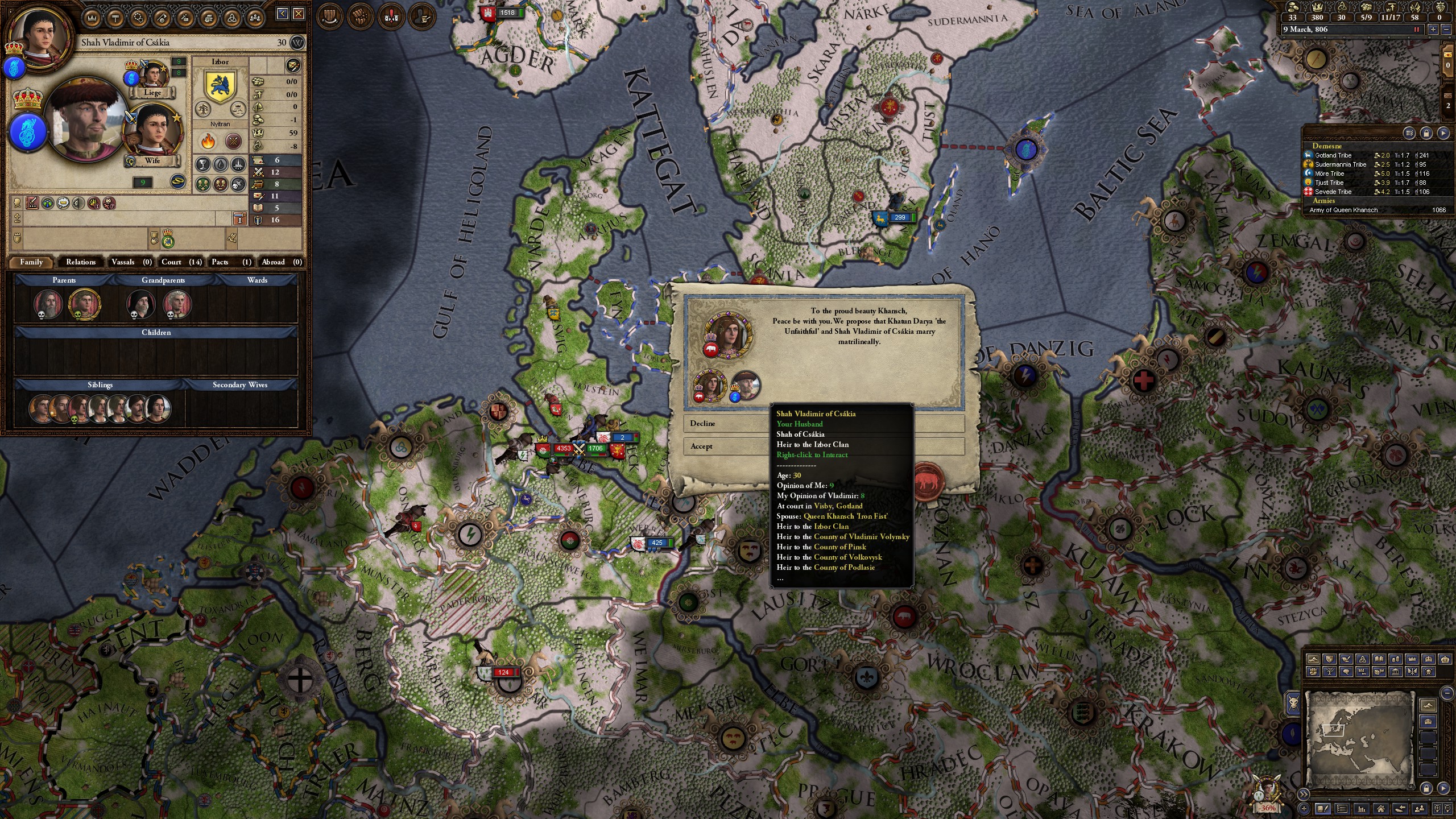Click the military shield alert icon on the map toolbar
Viewport: 1456px width, 819px height.
coord(329,15)
